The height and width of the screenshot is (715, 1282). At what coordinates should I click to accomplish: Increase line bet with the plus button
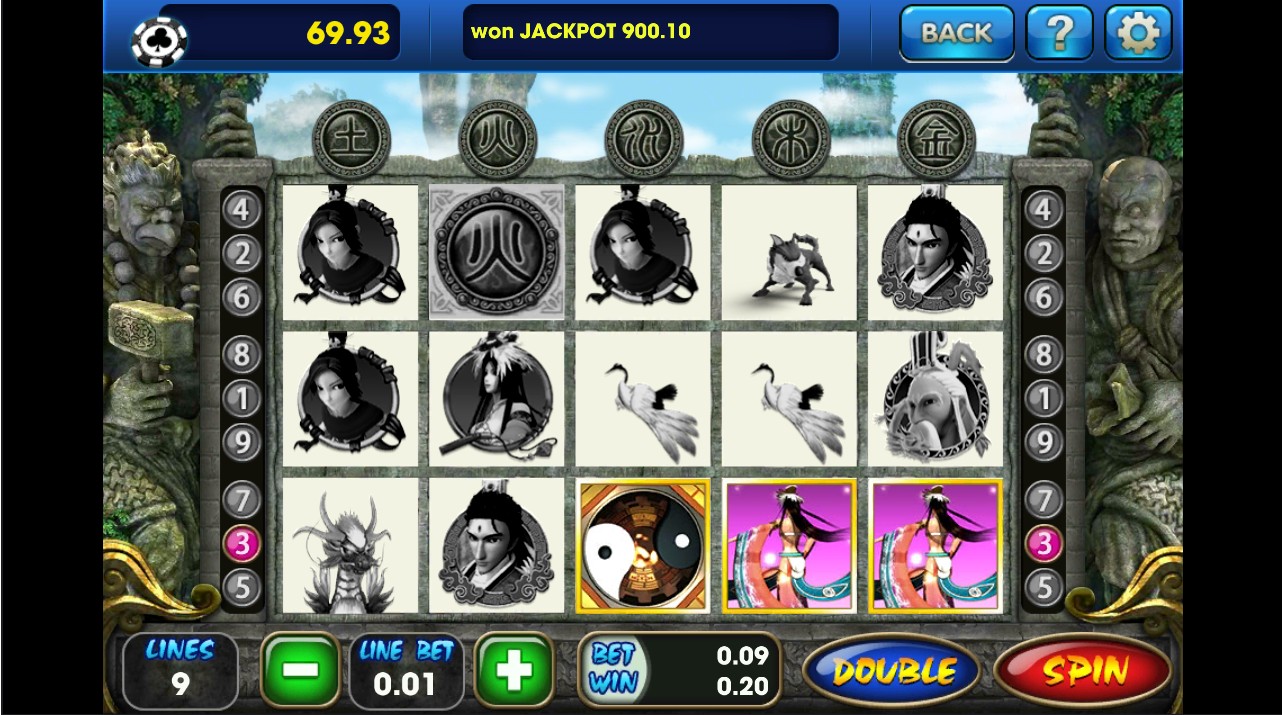514,670
